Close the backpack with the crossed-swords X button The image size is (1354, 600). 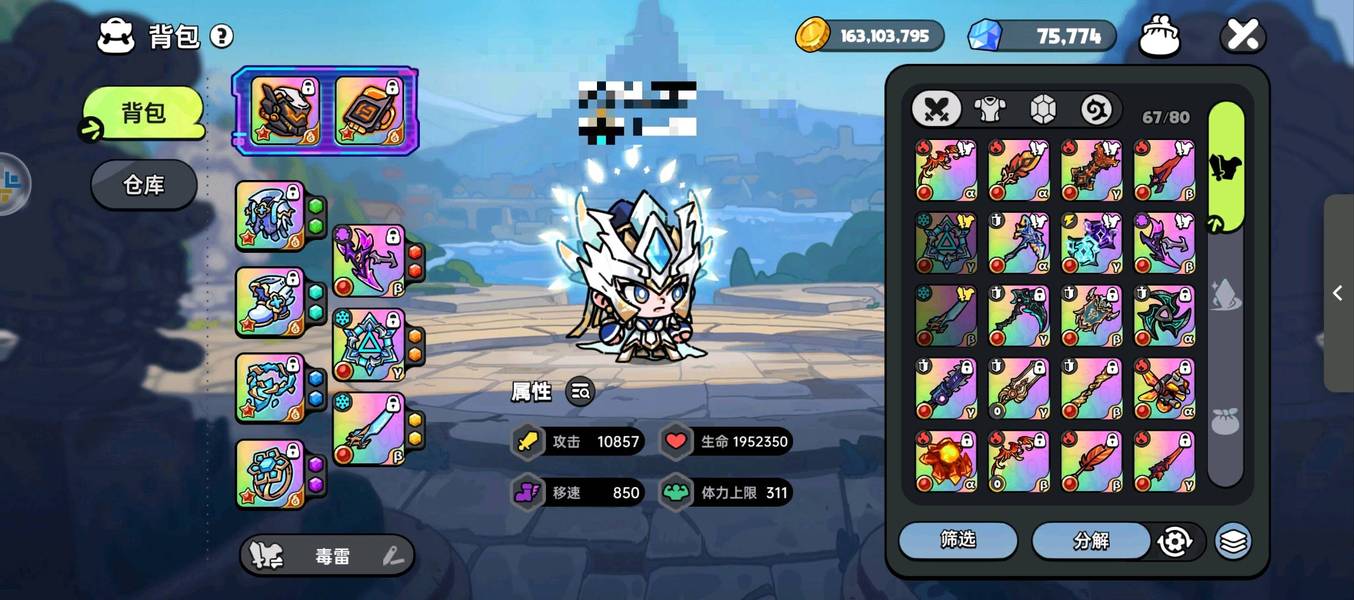pos(1243,37)
